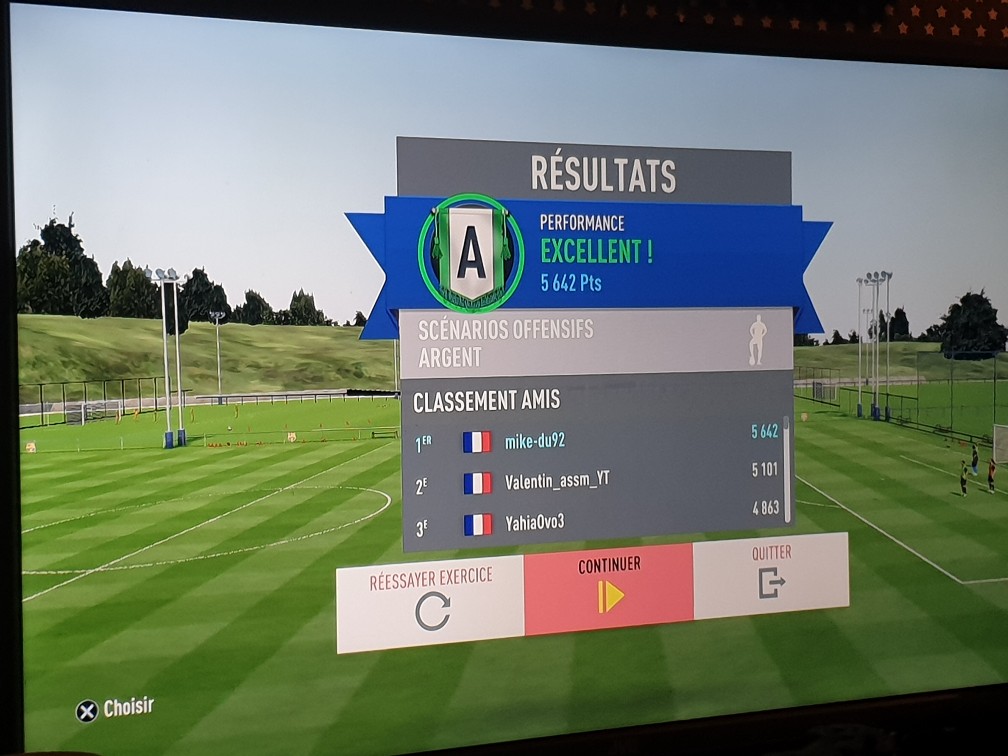Choose the Continuer button
Viewport: 1008px width, 756px height.
click(609, 589)
